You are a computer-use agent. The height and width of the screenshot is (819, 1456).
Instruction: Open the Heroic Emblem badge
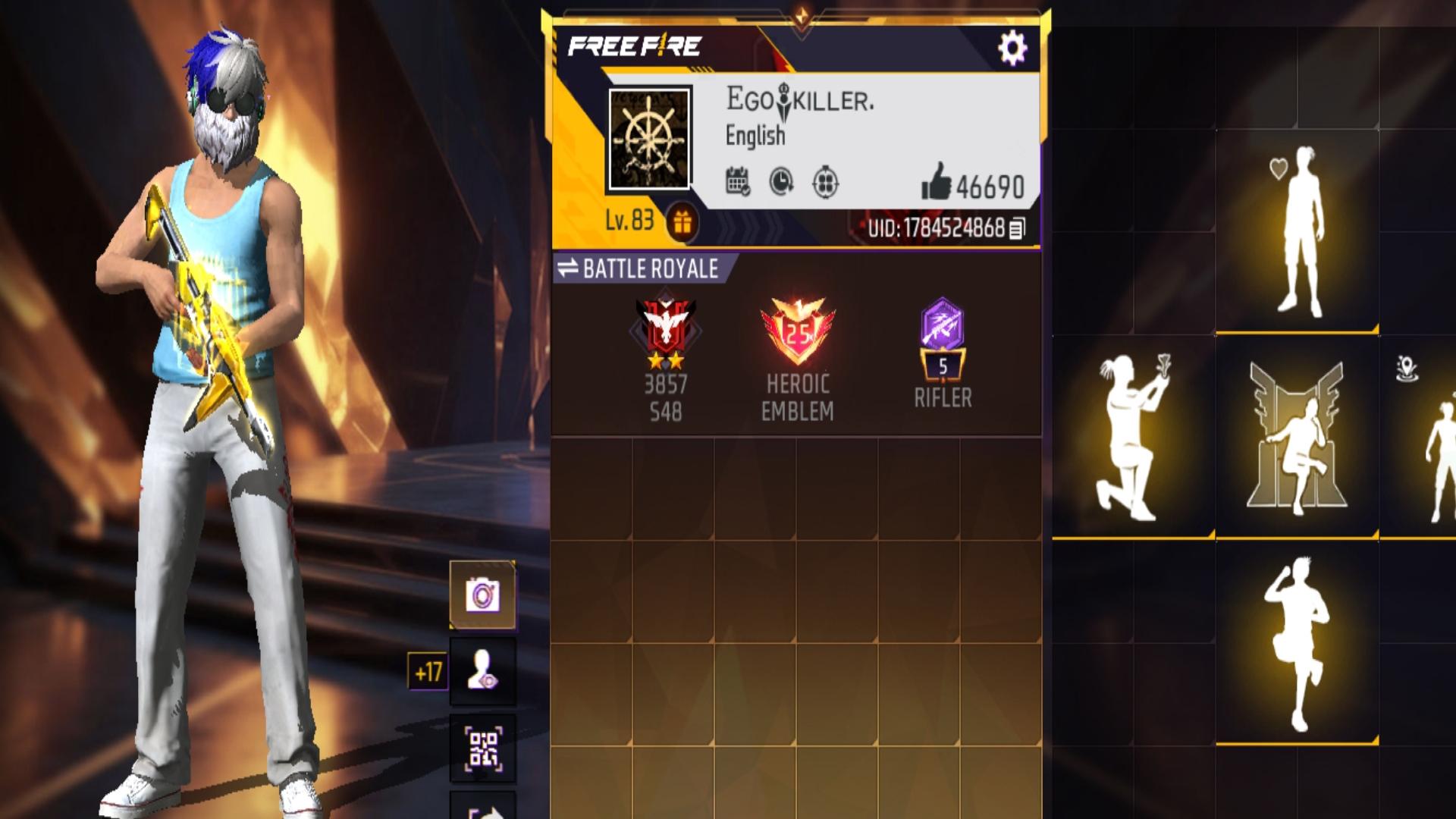pos(797,334)
